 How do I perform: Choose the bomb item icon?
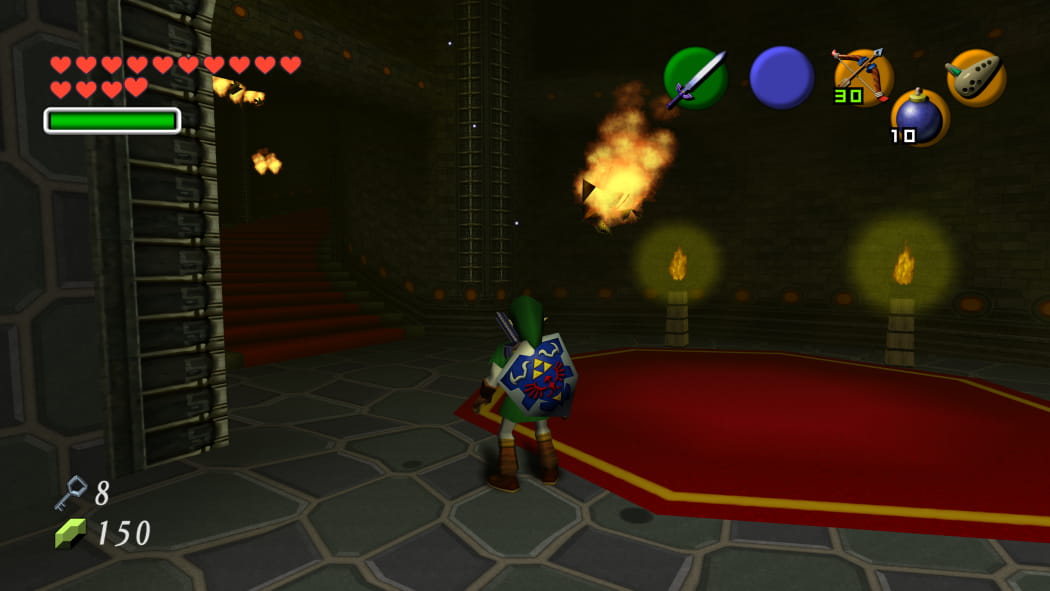tap(920, 117)
